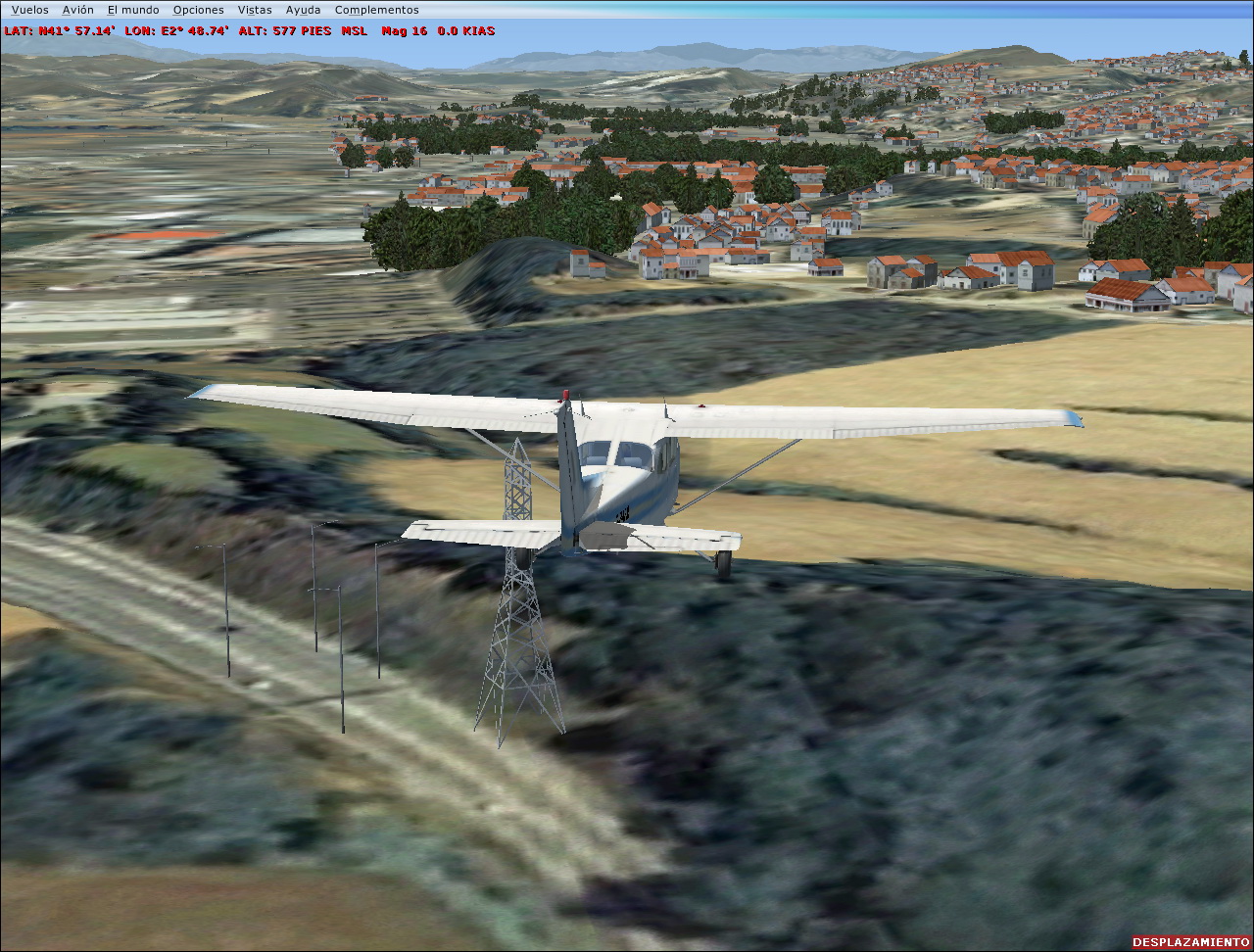Viewport: 1254px width, 952px height.
Task: Open the Opciones menu
Action: coord(198,10)
